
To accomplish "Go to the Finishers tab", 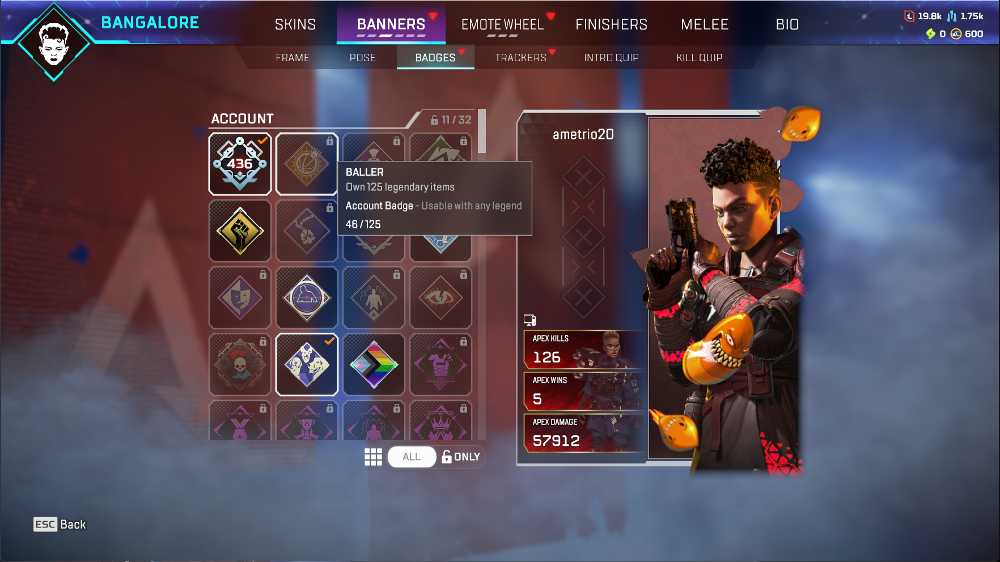I will 611,24.
